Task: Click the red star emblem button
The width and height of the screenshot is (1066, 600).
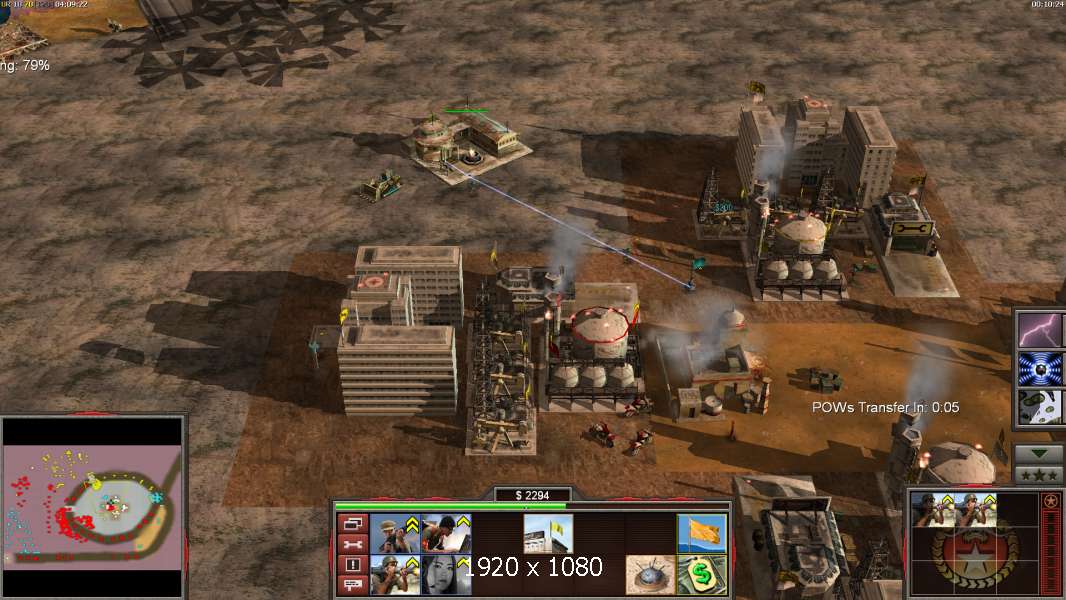Action: (x=1050, y=500)
